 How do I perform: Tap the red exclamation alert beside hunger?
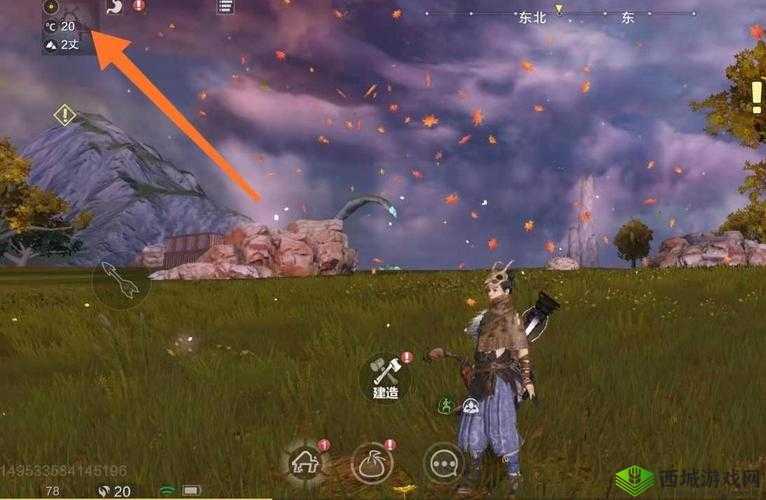click(138, 6)
